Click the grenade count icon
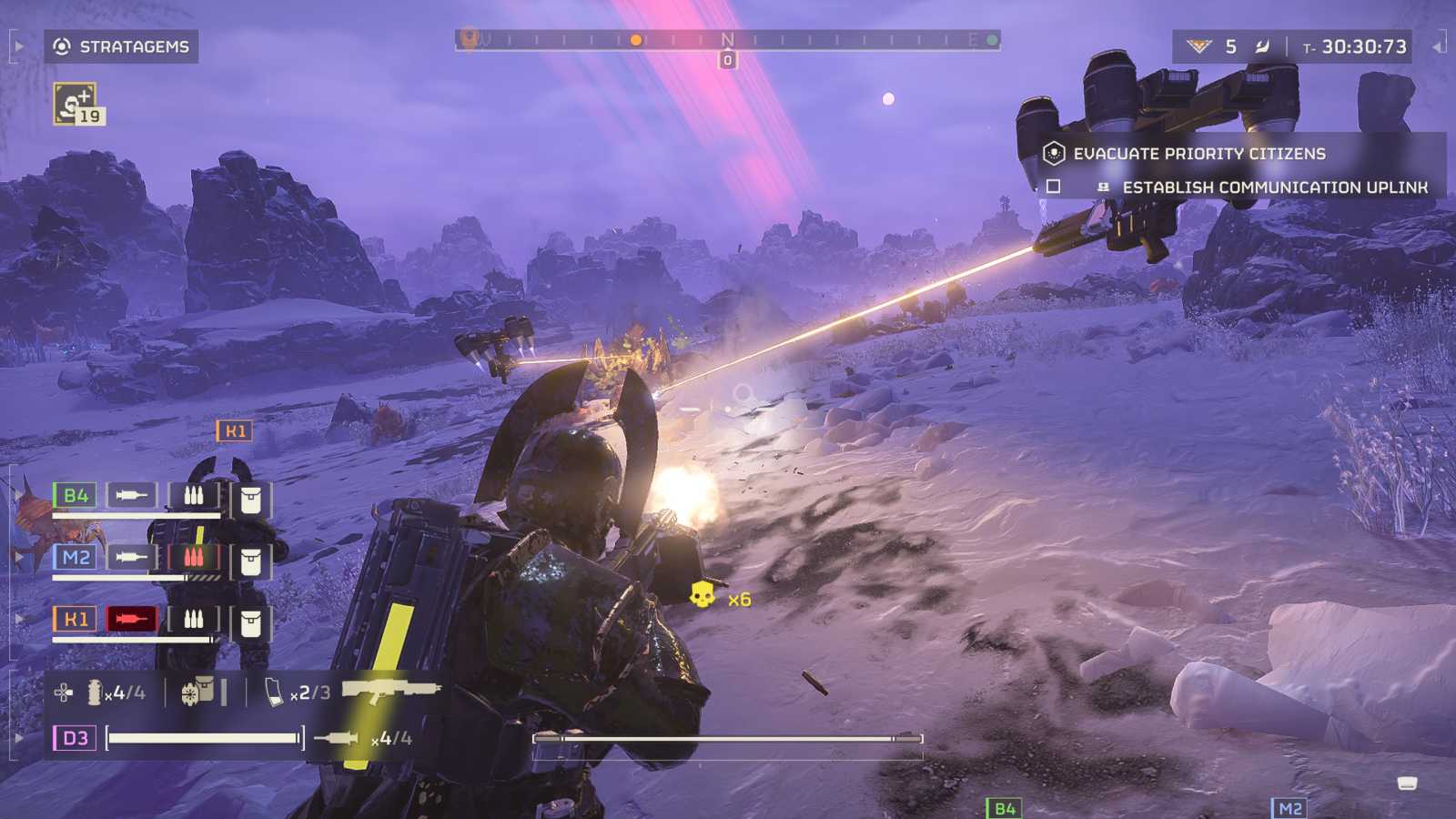This screenshot has height=819, width=1456. [96, 693]
